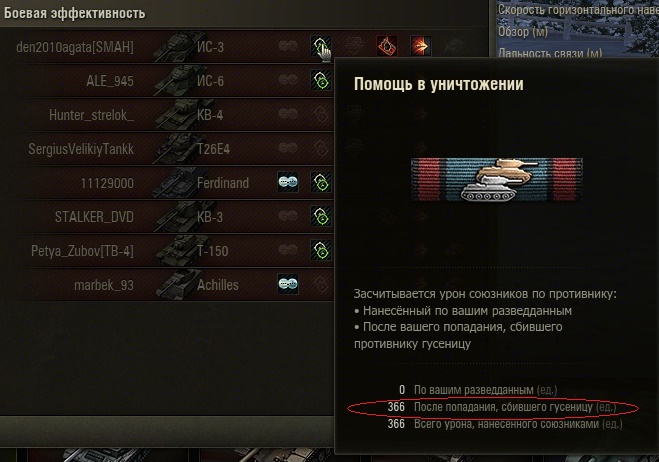Click the green assist icon beside Т-150
659x462 pixels.
coord(321,250)
